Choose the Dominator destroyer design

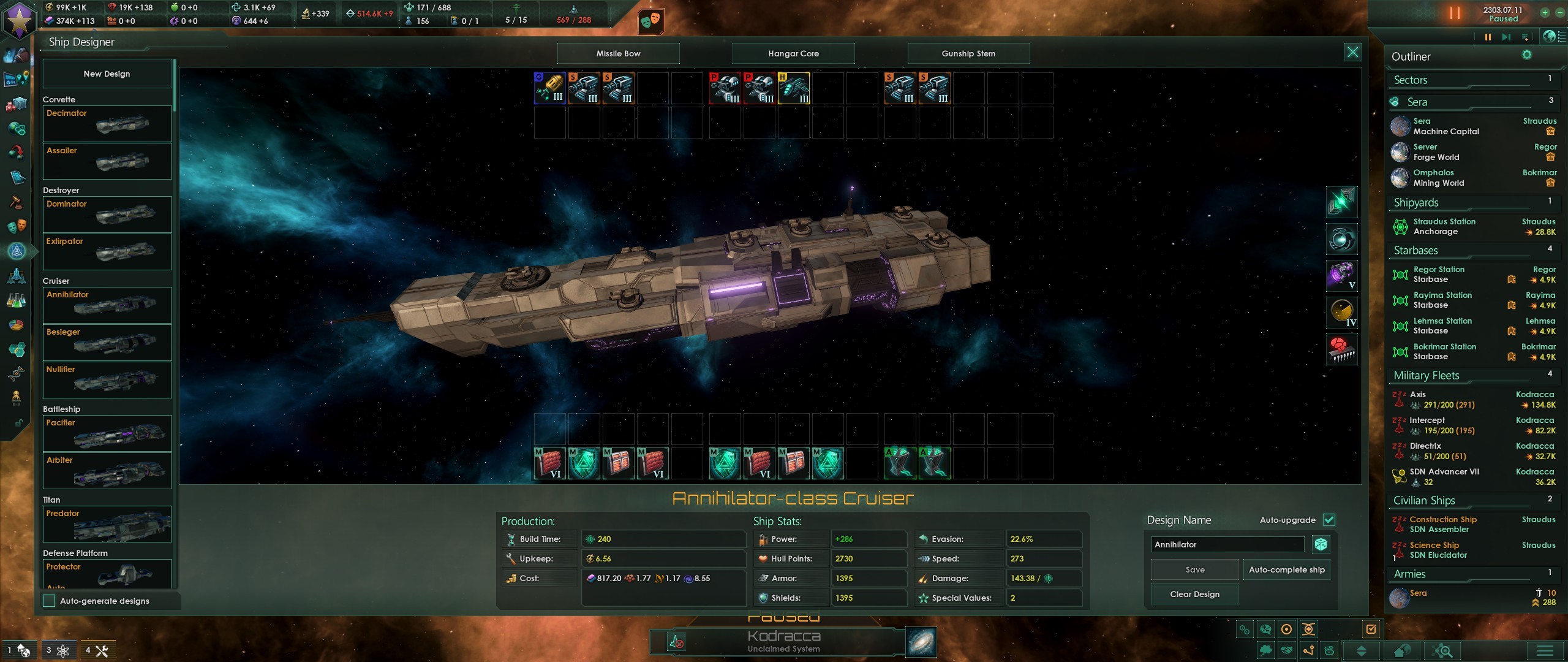tap(107, 215)
